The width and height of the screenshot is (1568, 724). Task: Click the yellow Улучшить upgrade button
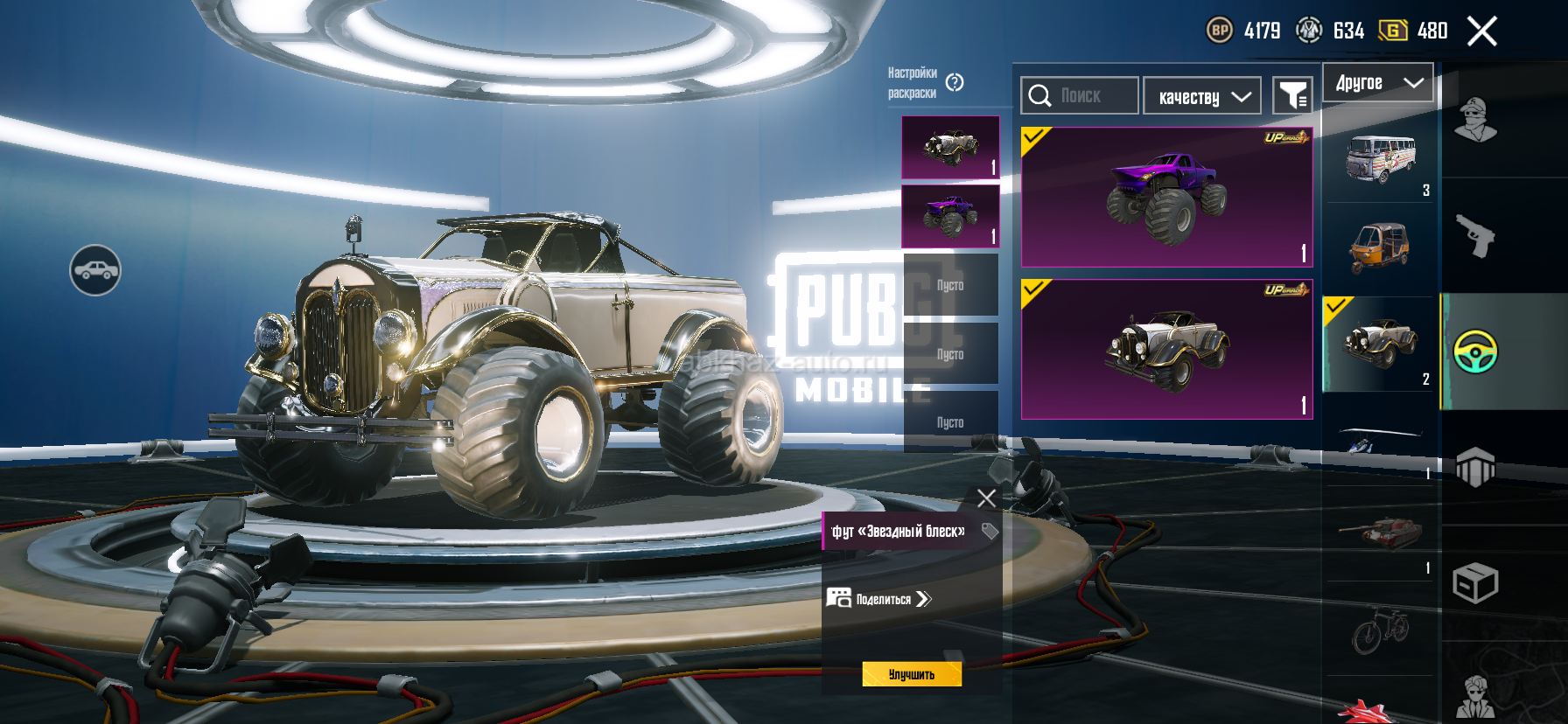(x=912, y=674)
